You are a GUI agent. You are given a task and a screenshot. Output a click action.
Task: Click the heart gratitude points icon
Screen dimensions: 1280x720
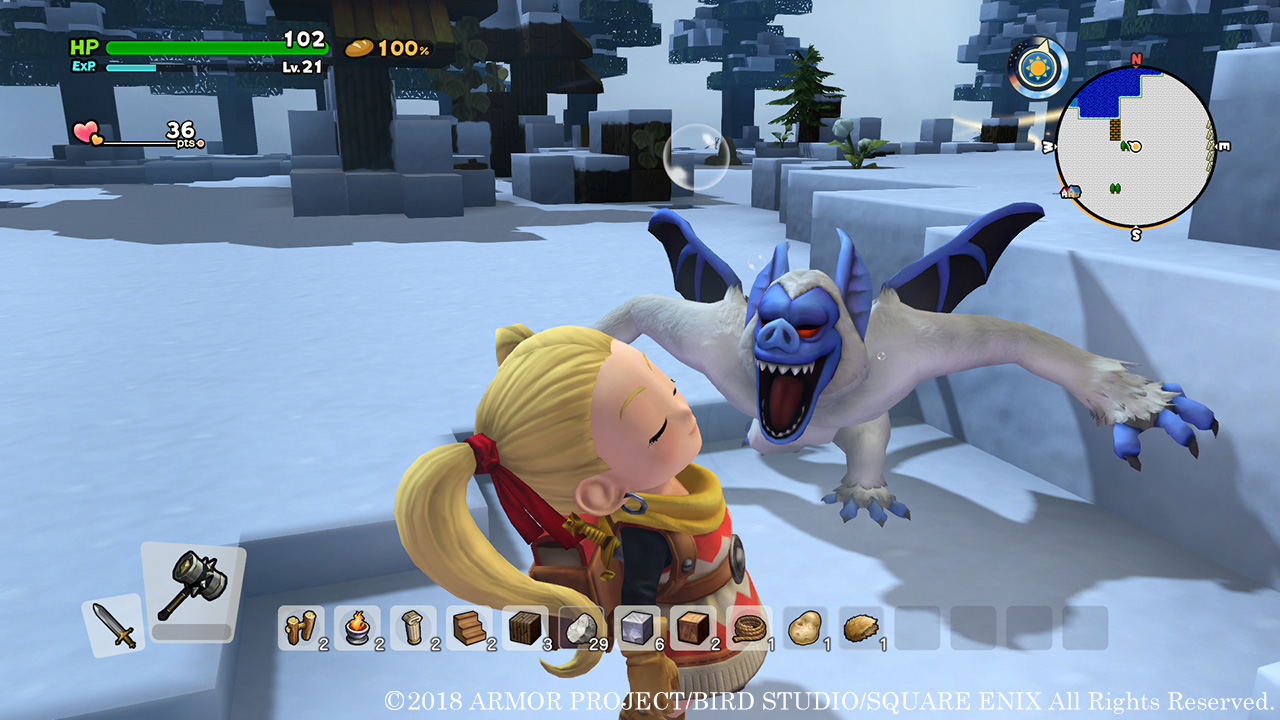[x=86, y=133]
